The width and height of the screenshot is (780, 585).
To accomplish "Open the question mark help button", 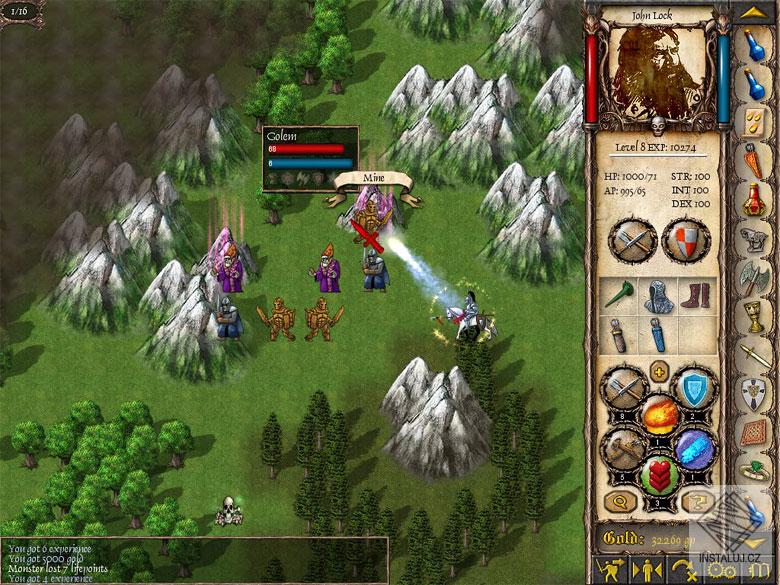I will pyautogui.click(x=695, y=503).
